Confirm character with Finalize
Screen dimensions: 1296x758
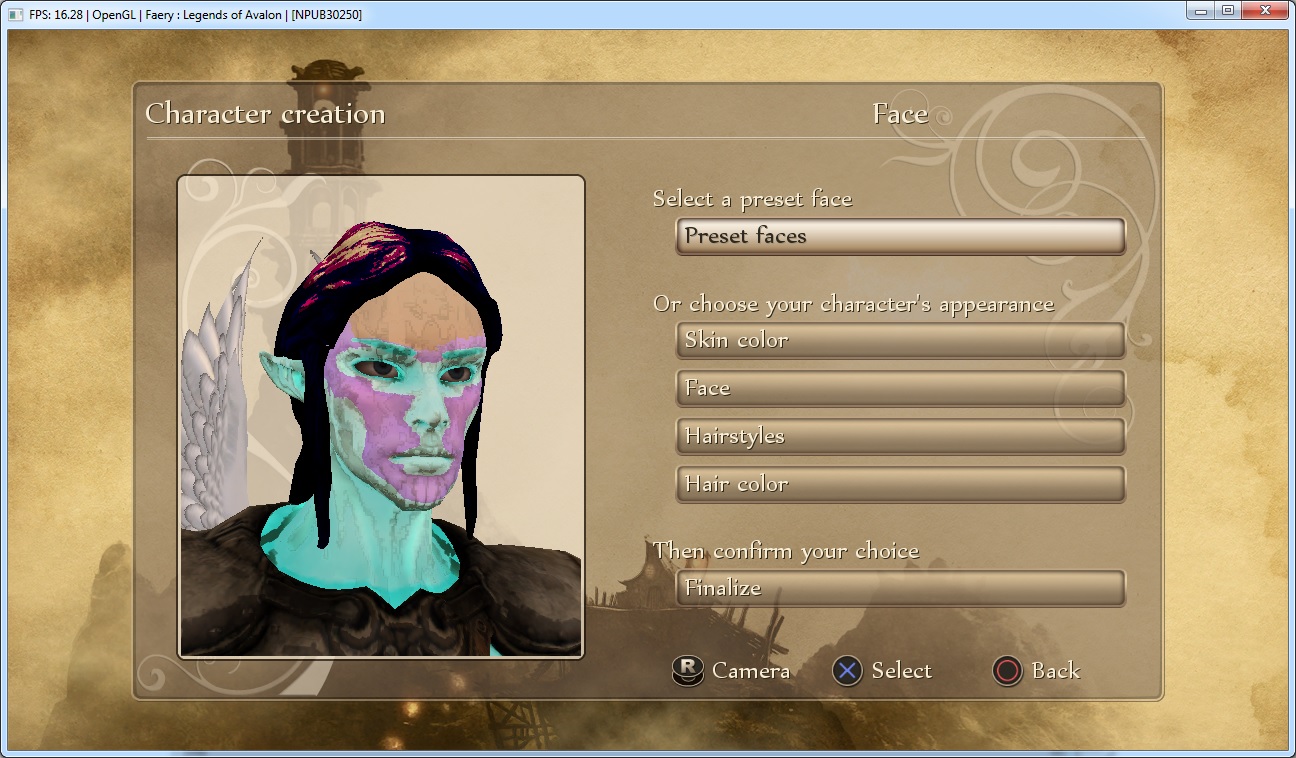pos(900,588)
